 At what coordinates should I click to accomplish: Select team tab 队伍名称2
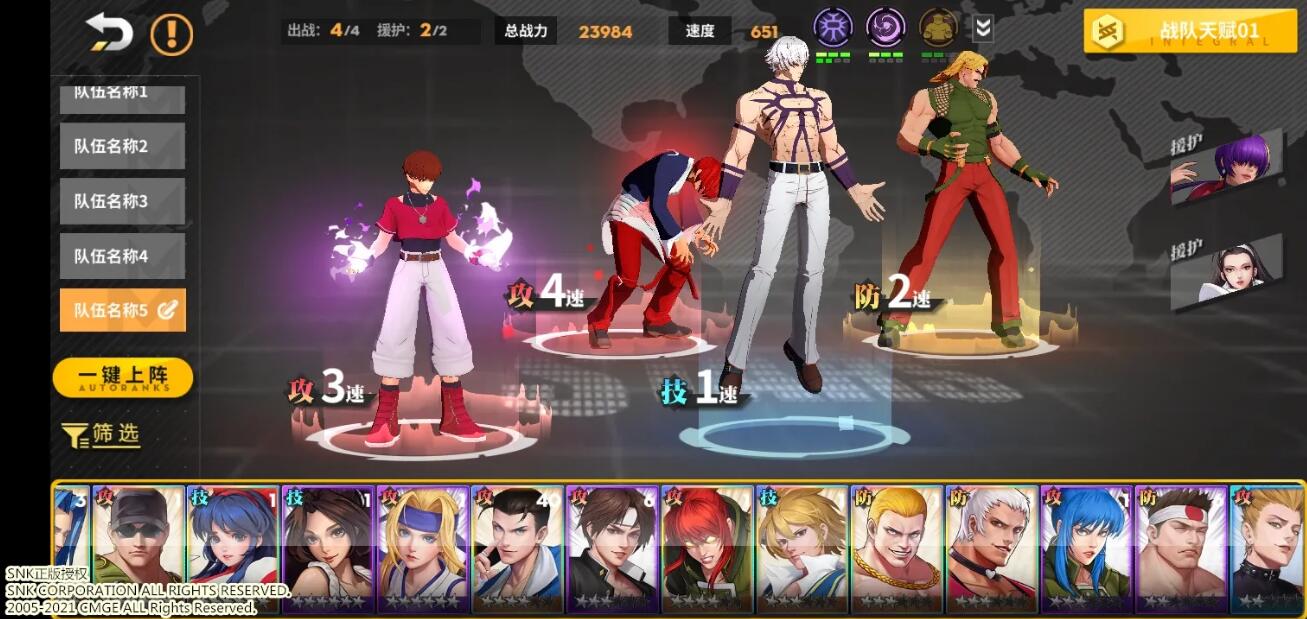(x=122, y=146)
